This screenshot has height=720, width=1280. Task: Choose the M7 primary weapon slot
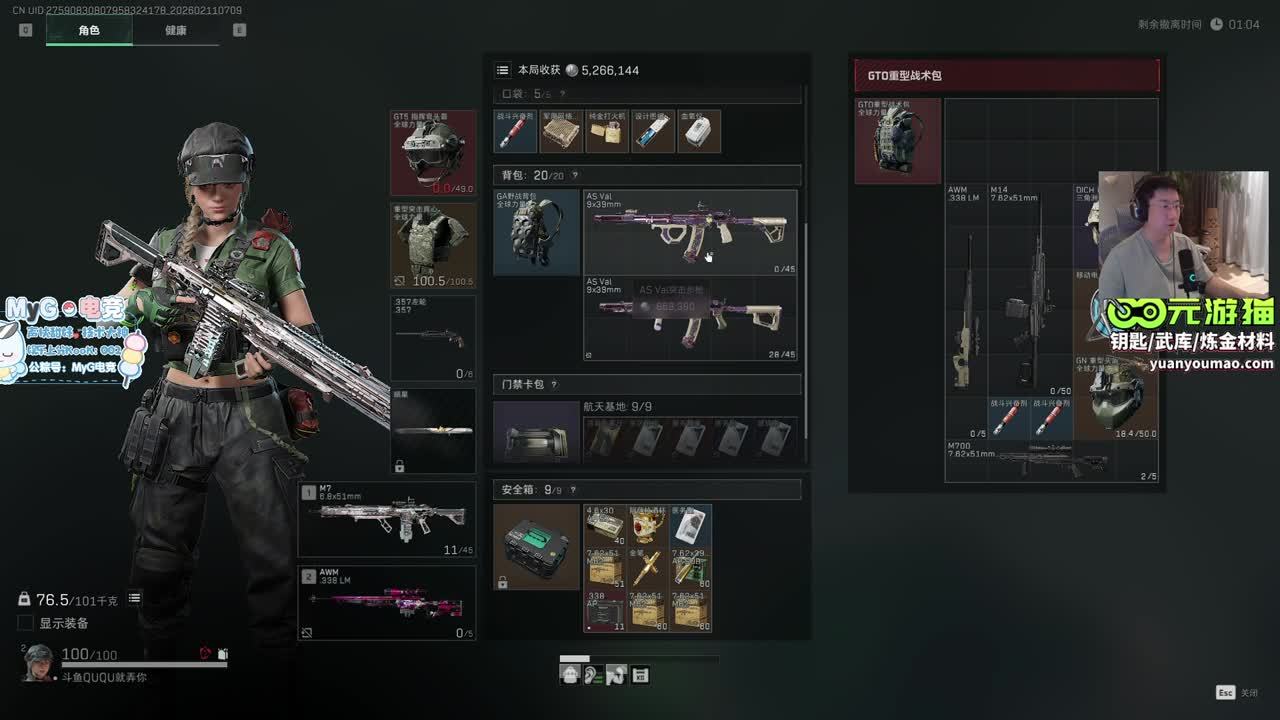[x=387, y=520]
